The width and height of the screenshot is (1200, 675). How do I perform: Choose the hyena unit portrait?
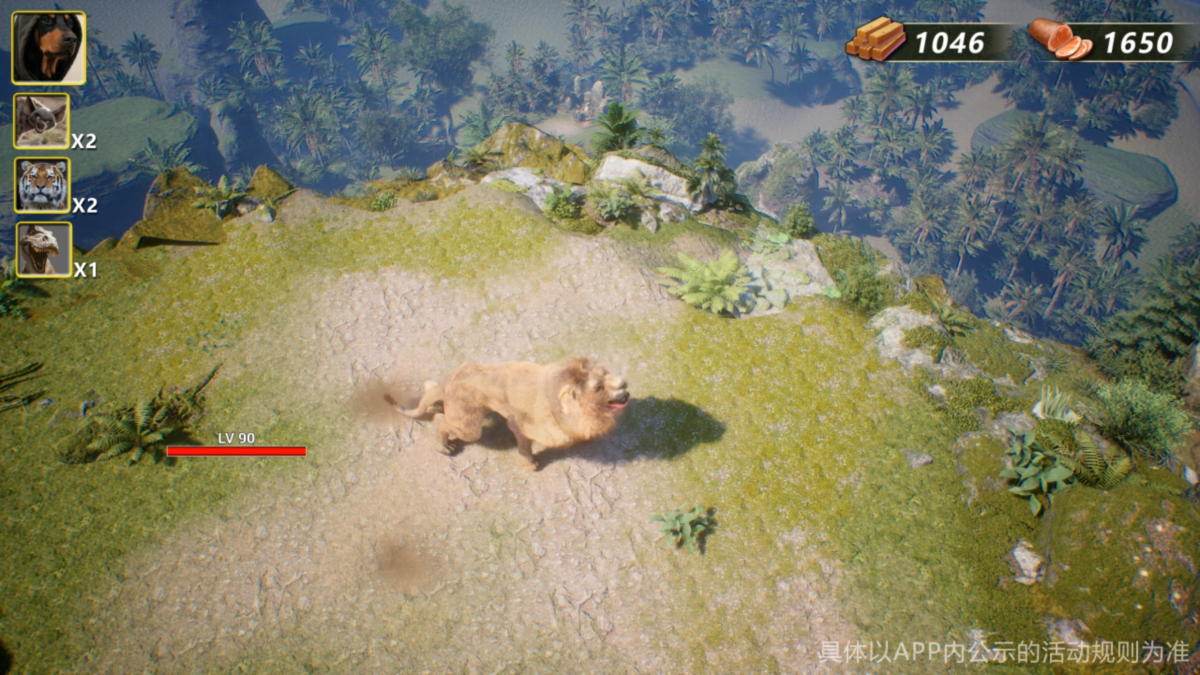[x=42, y=121]
